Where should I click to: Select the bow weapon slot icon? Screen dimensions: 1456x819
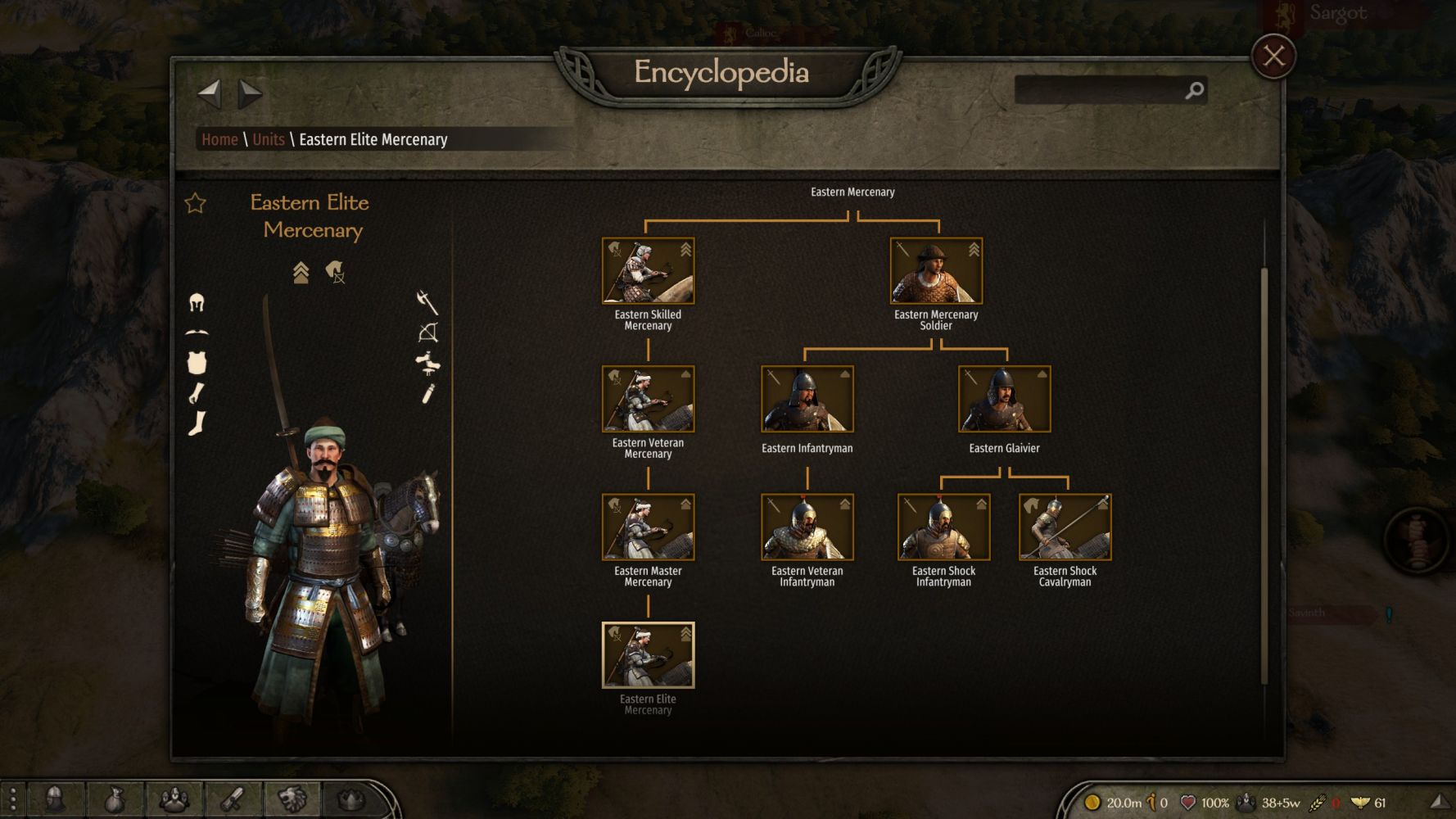coord(428,333)
